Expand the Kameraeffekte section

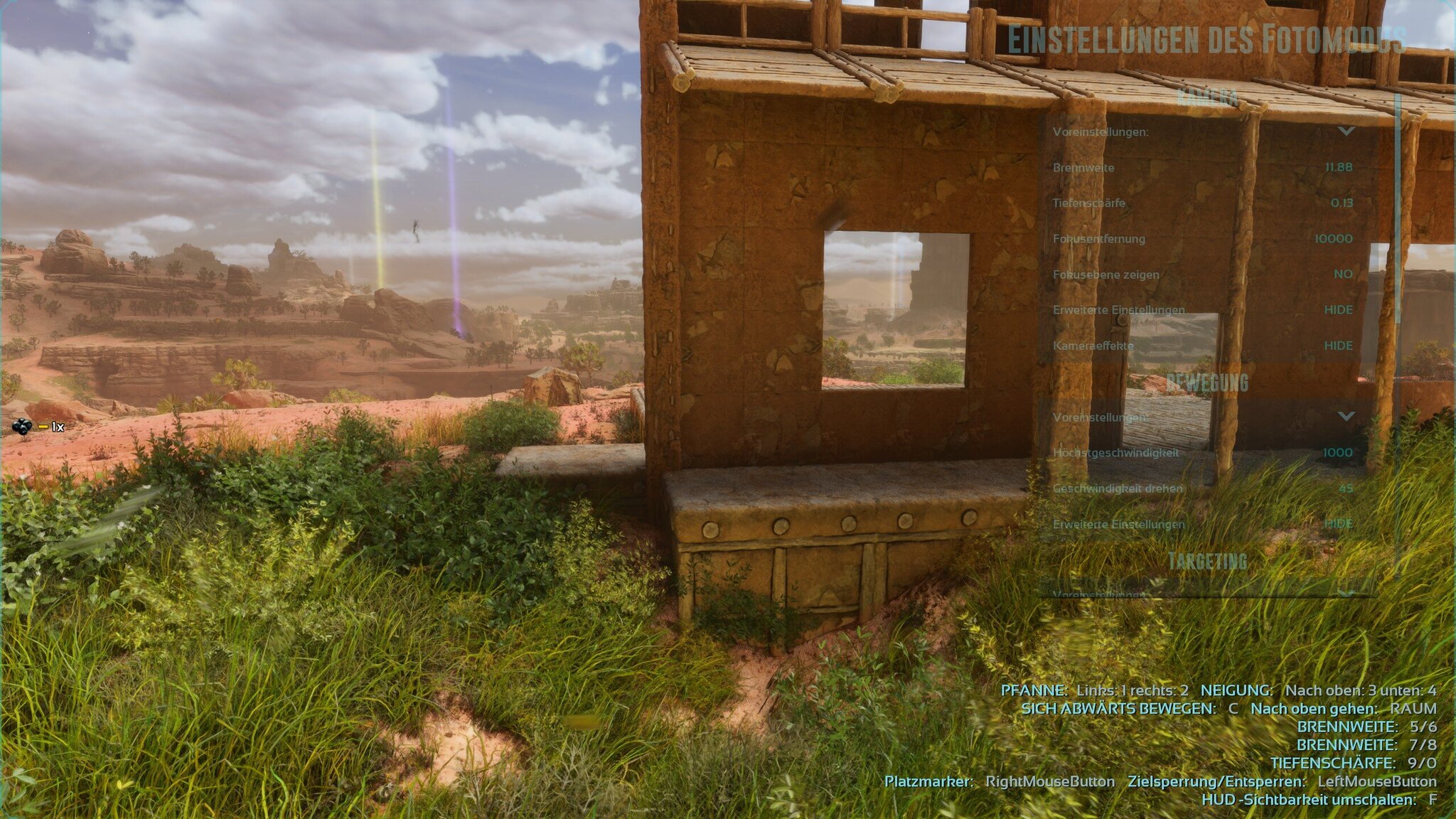1338,346
